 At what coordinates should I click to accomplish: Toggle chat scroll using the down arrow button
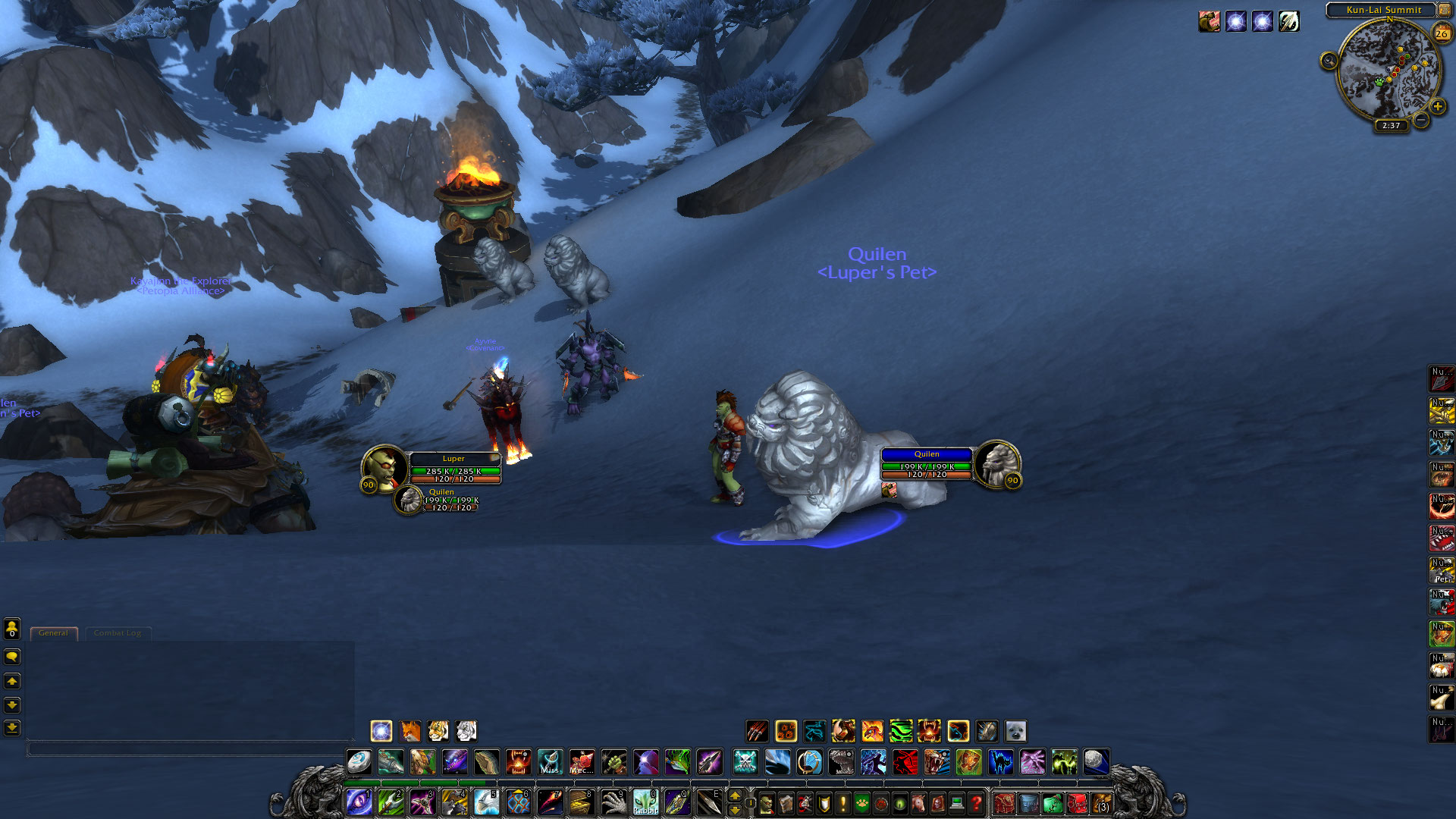coord(13,704)
